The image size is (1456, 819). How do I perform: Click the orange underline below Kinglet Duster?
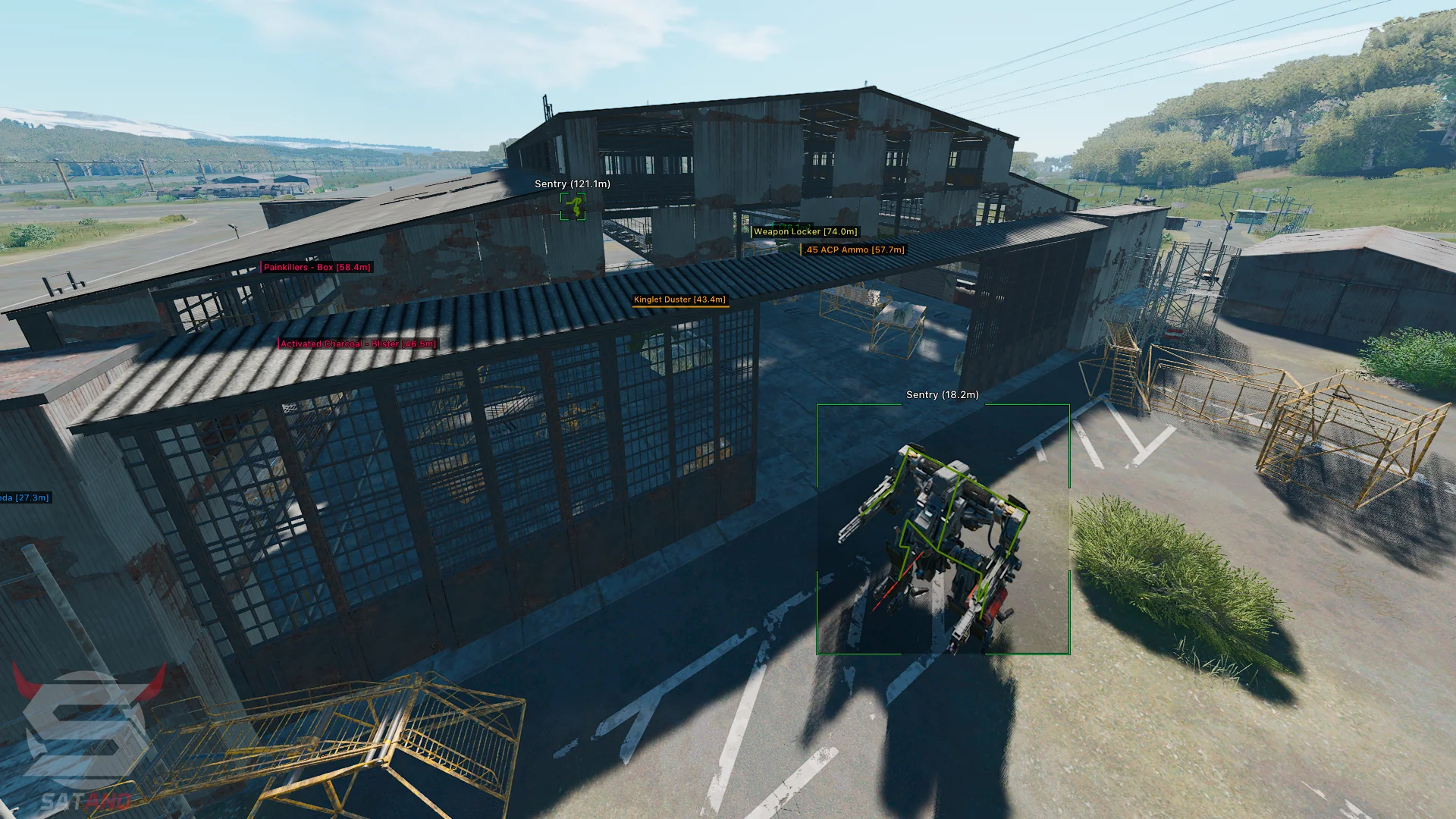click(x=680, y=306)
